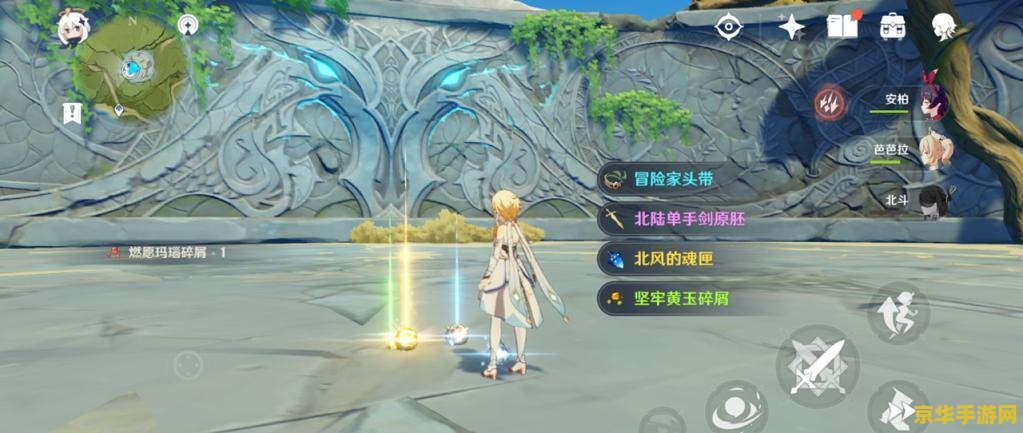Switch to party member 安柏

pos(934,98)
